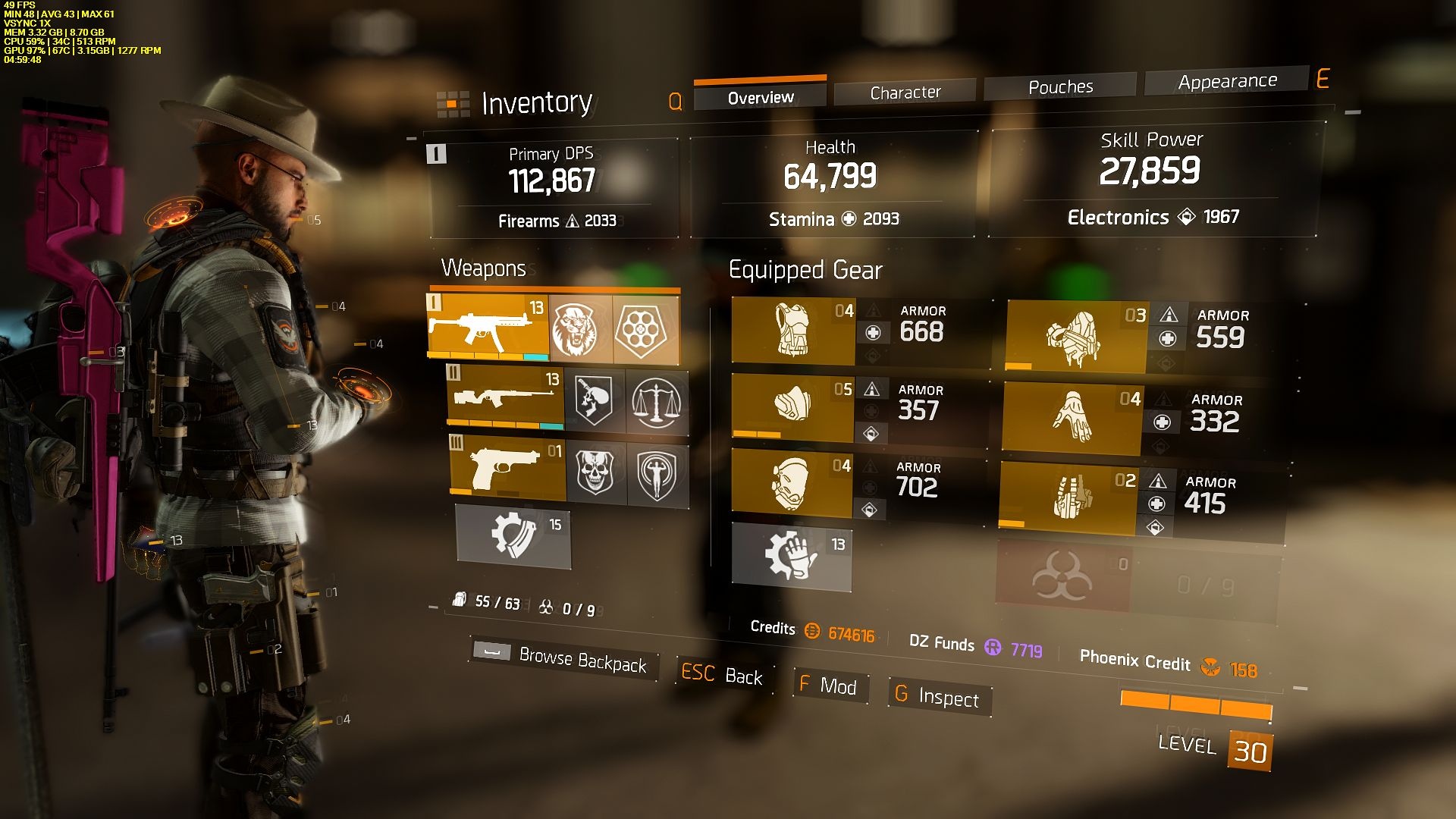The width and height of the screenshot is (1456, 819).
Task: Choose the sidearm pistol slot
Action: point(508,469)
